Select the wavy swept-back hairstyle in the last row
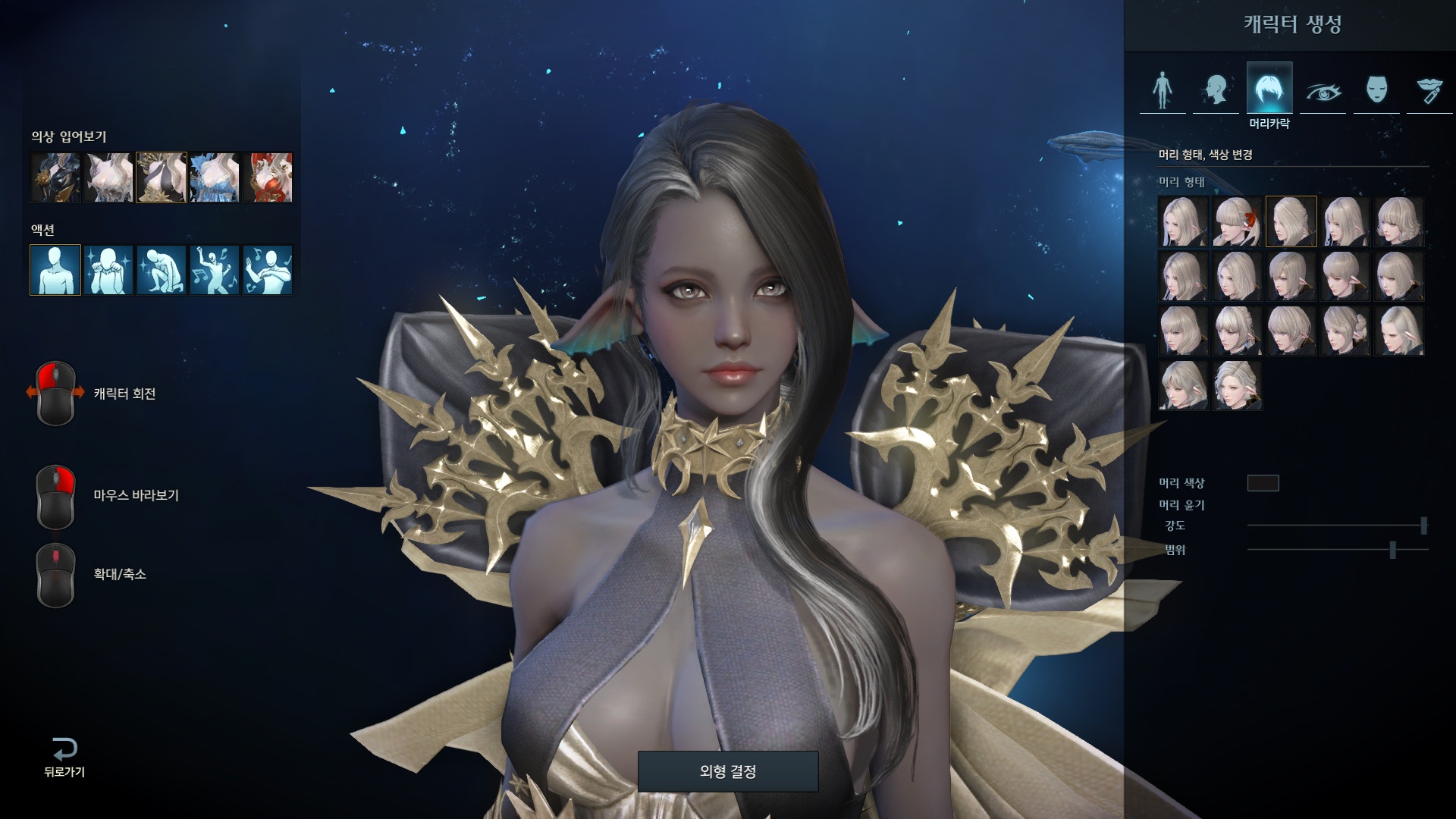 pyautogui.click(x=1237, y=385)
